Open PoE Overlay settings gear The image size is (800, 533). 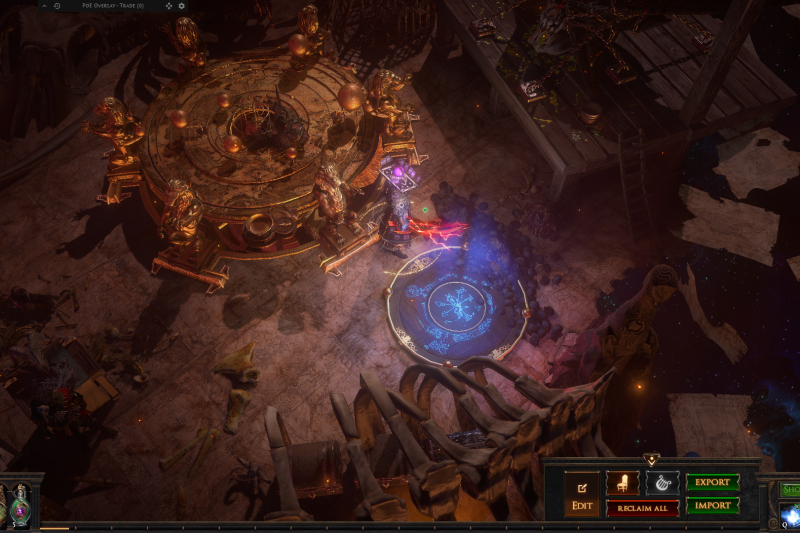pyautogui.click(x=181, y=6)
